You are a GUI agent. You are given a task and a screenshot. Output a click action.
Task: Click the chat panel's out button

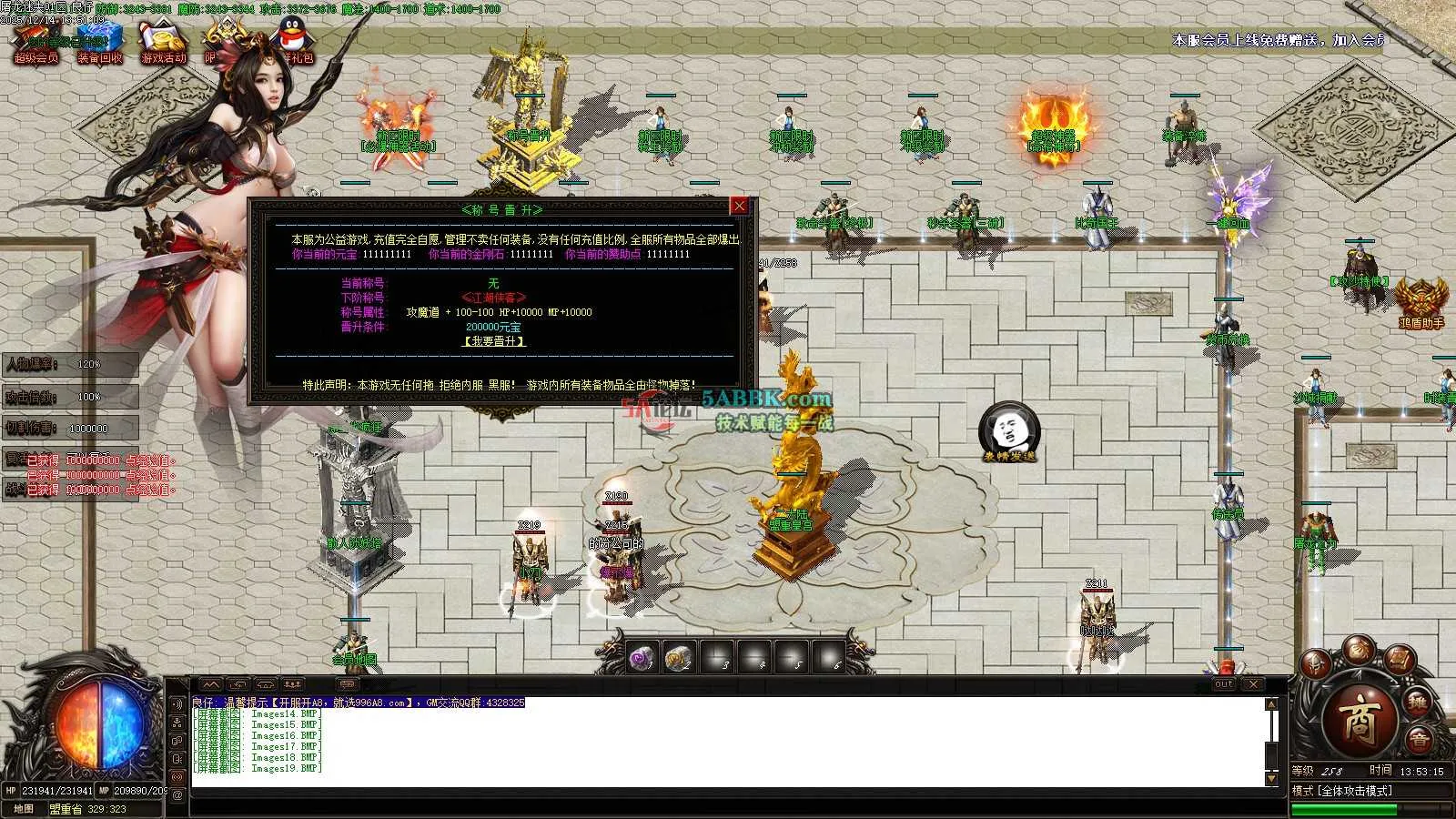1224,684
